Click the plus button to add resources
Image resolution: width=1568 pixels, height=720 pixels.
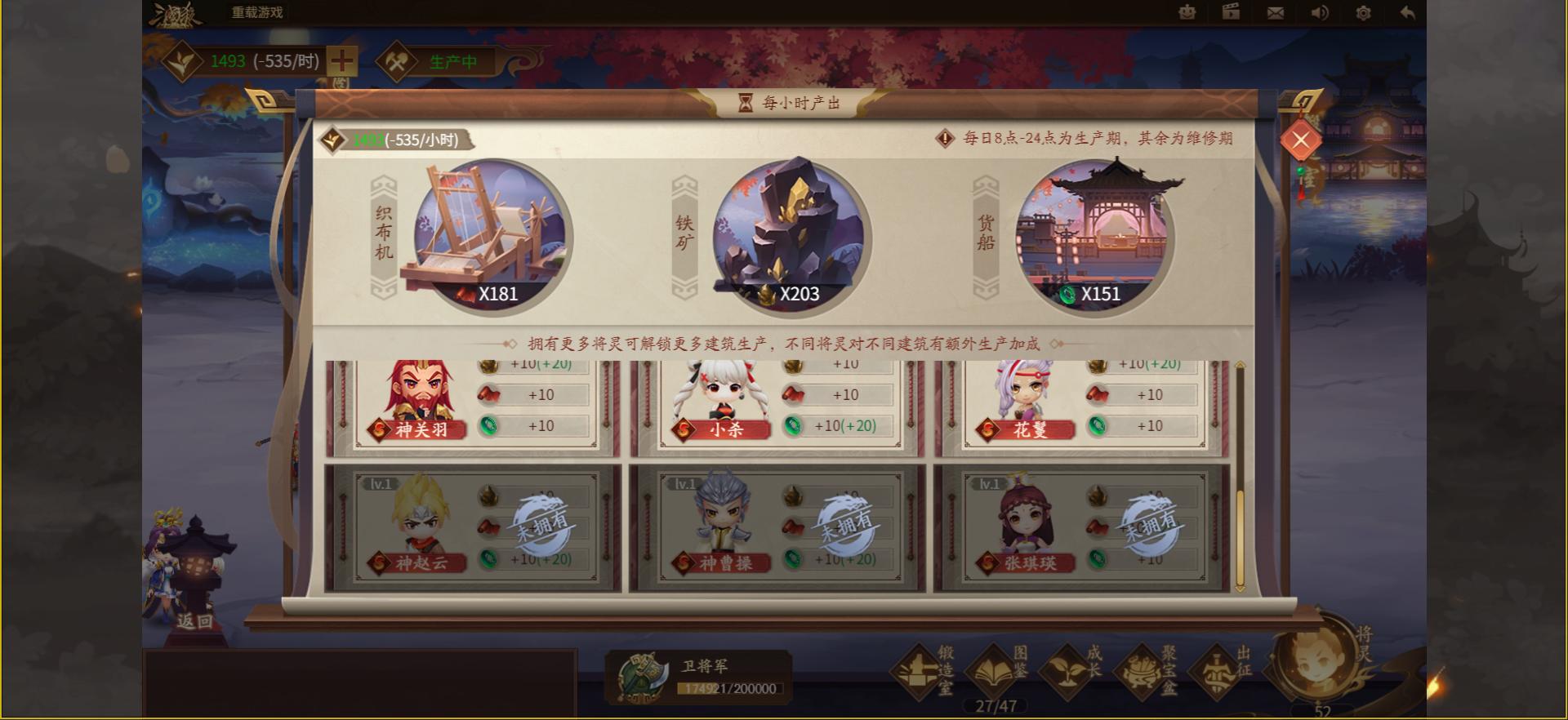(x=343, y=60)
